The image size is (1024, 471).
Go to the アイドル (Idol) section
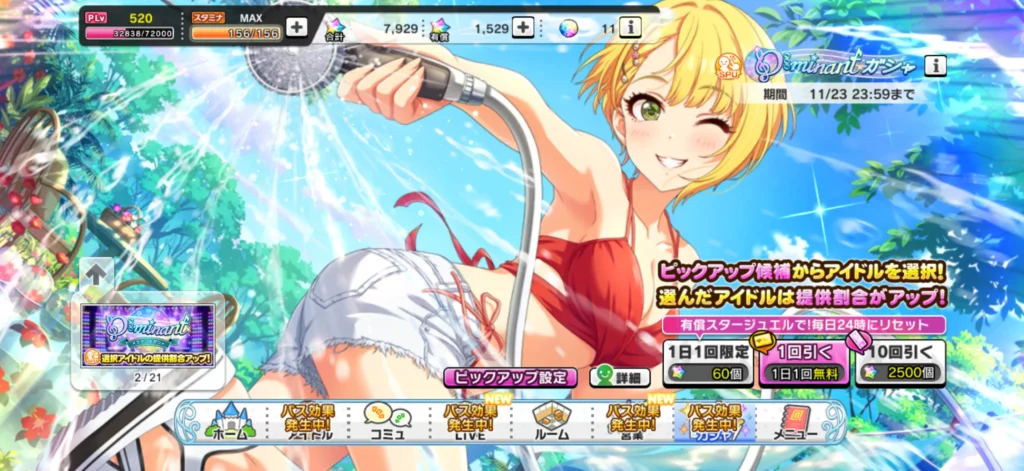(x=308, y=421)
